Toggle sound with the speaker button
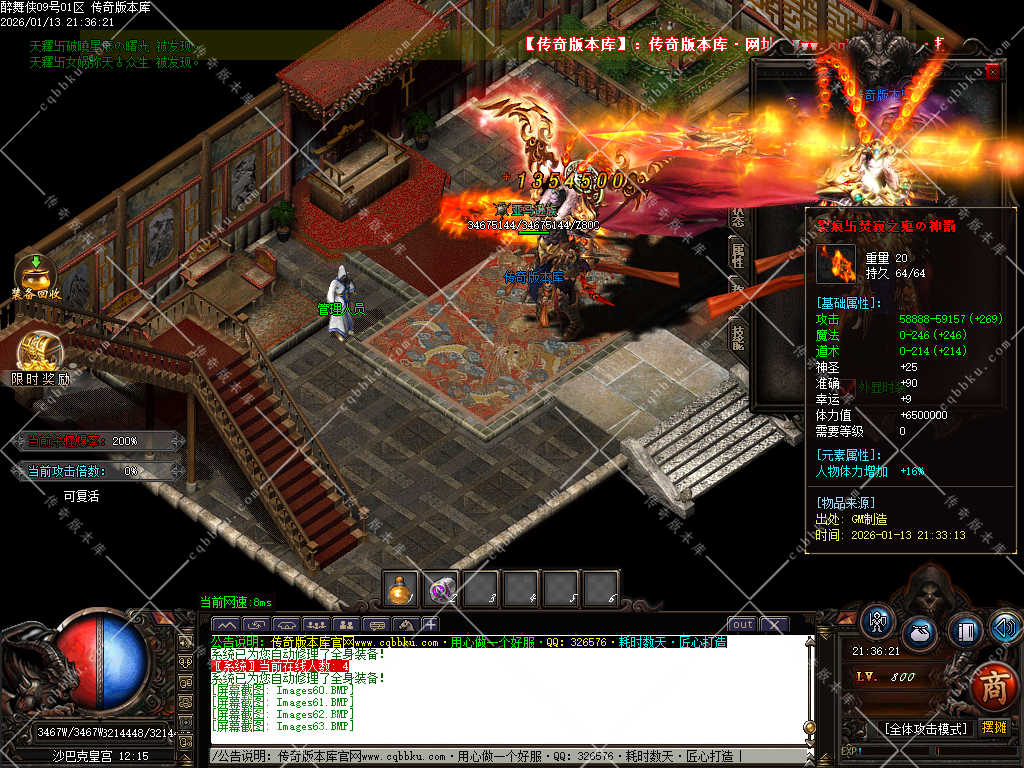 (x=1004, y=627)
